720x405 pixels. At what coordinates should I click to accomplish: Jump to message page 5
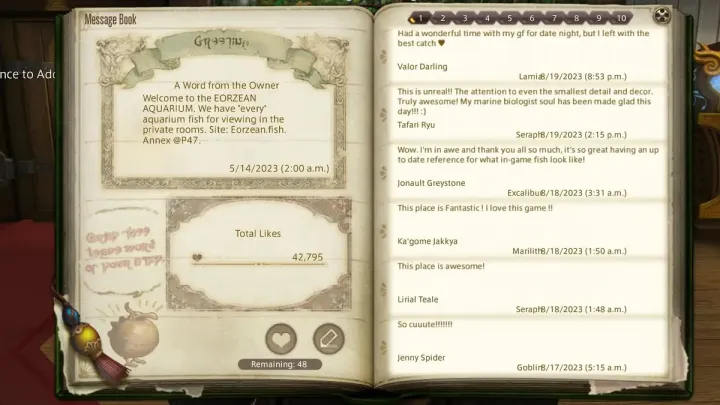coord(509,18)
